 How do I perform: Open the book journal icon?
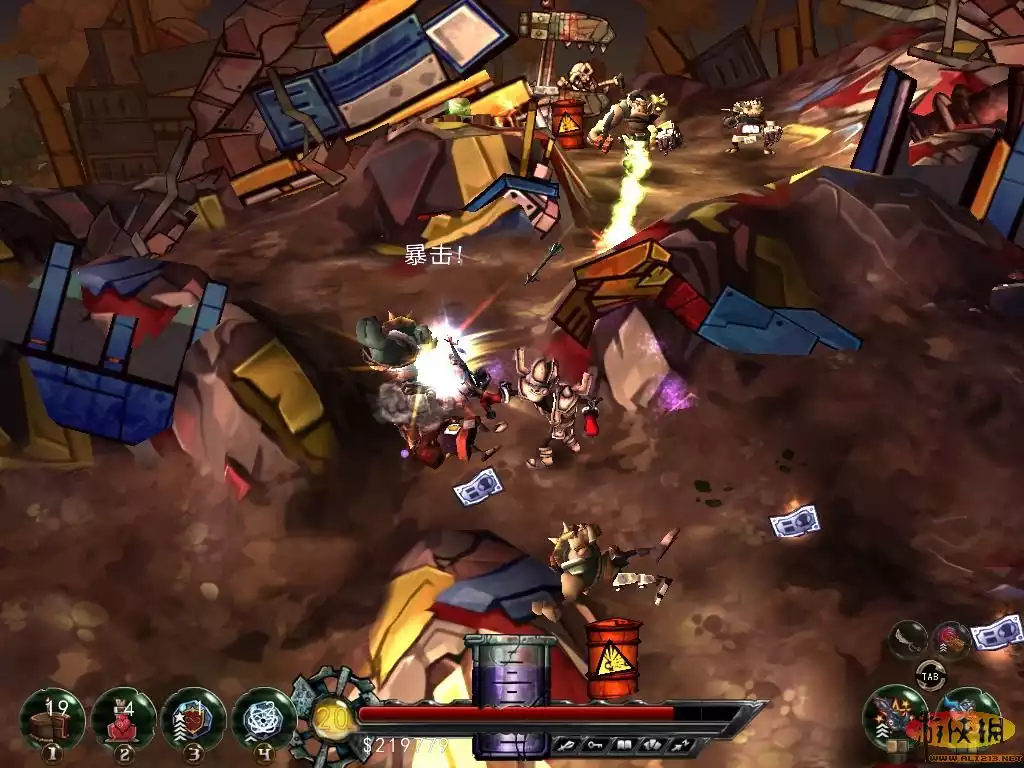[623, 745]
